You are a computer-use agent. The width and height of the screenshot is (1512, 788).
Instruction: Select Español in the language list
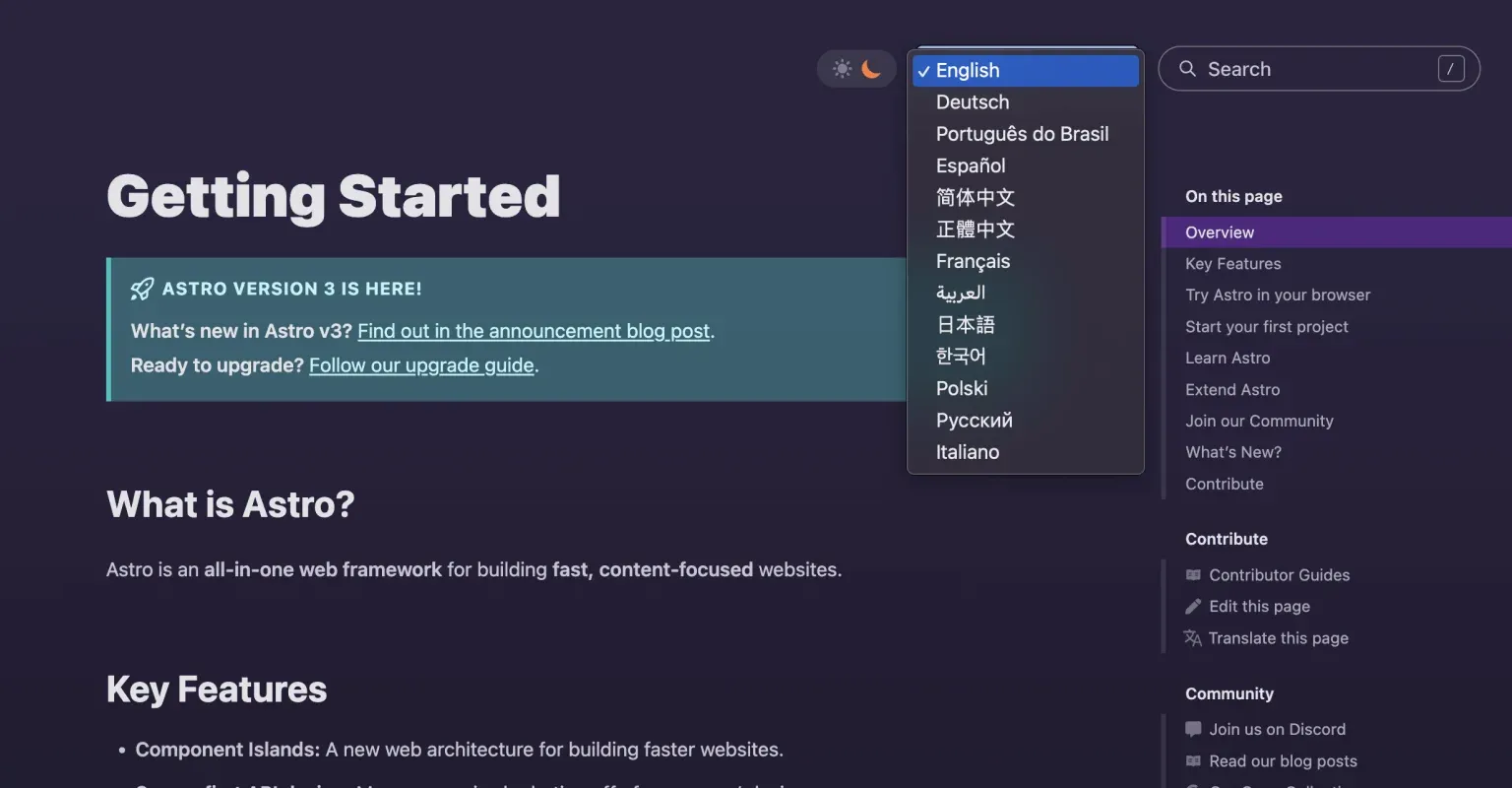point(971,165)
